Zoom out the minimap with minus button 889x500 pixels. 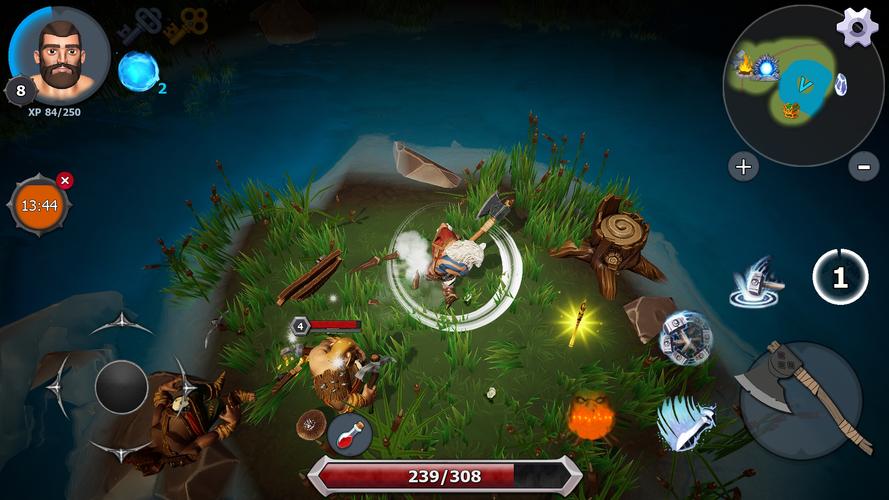click(863, 167)
